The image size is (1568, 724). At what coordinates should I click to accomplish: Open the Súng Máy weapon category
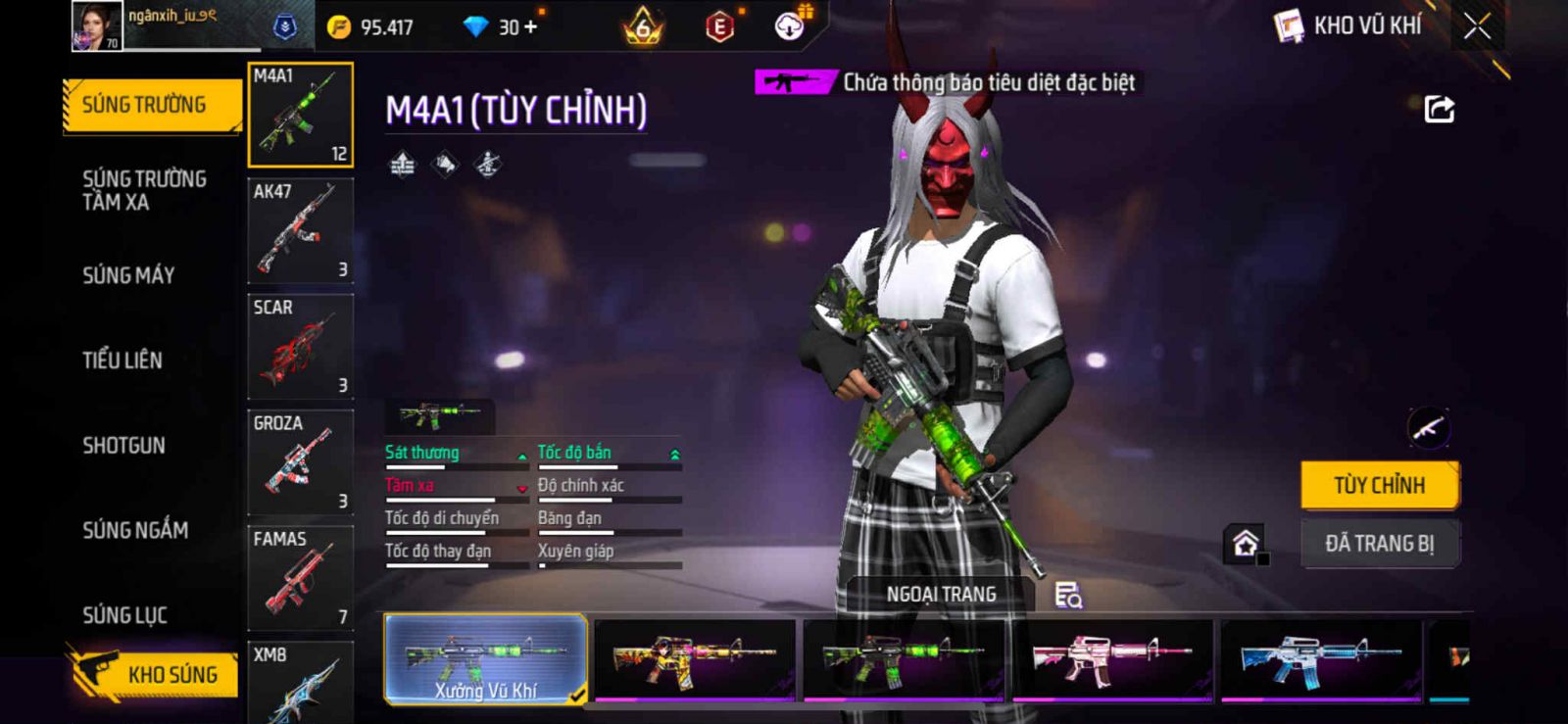tap(128, 275)
